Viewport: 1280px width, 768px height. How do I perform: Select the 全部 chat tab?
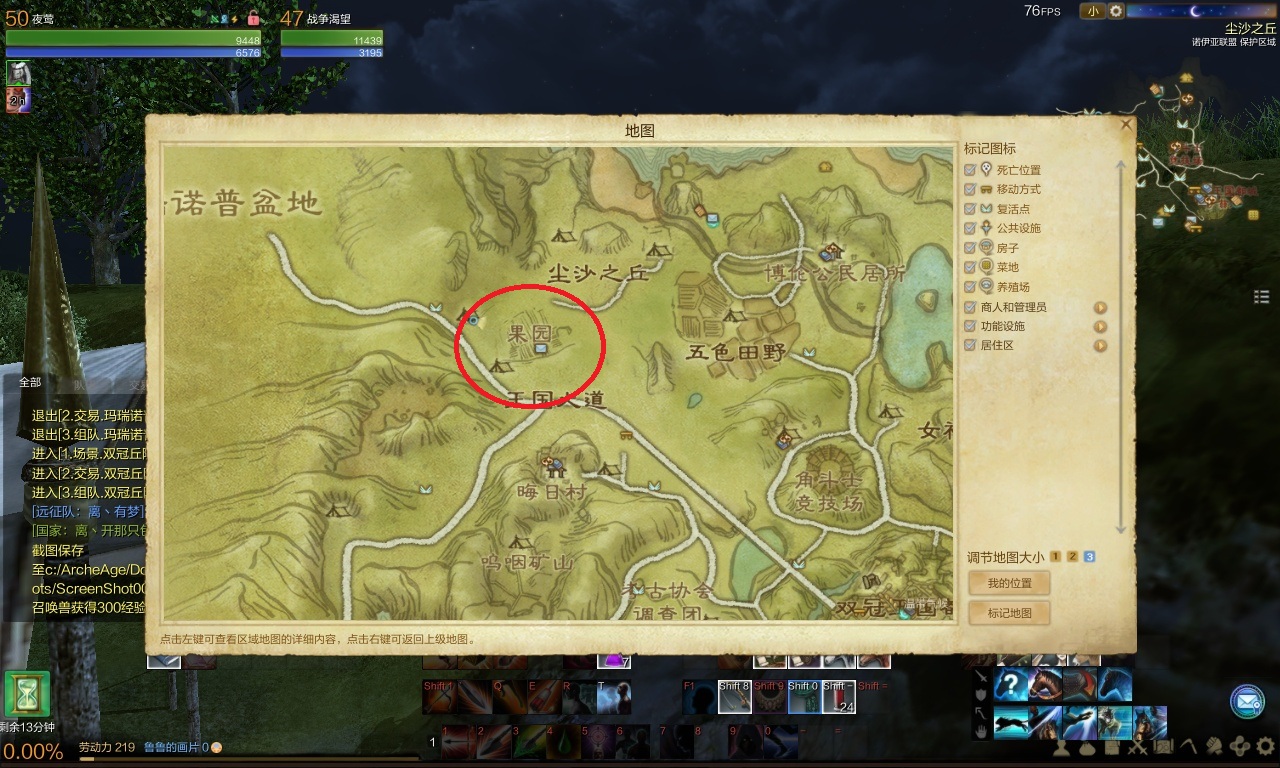pos(30,382)
